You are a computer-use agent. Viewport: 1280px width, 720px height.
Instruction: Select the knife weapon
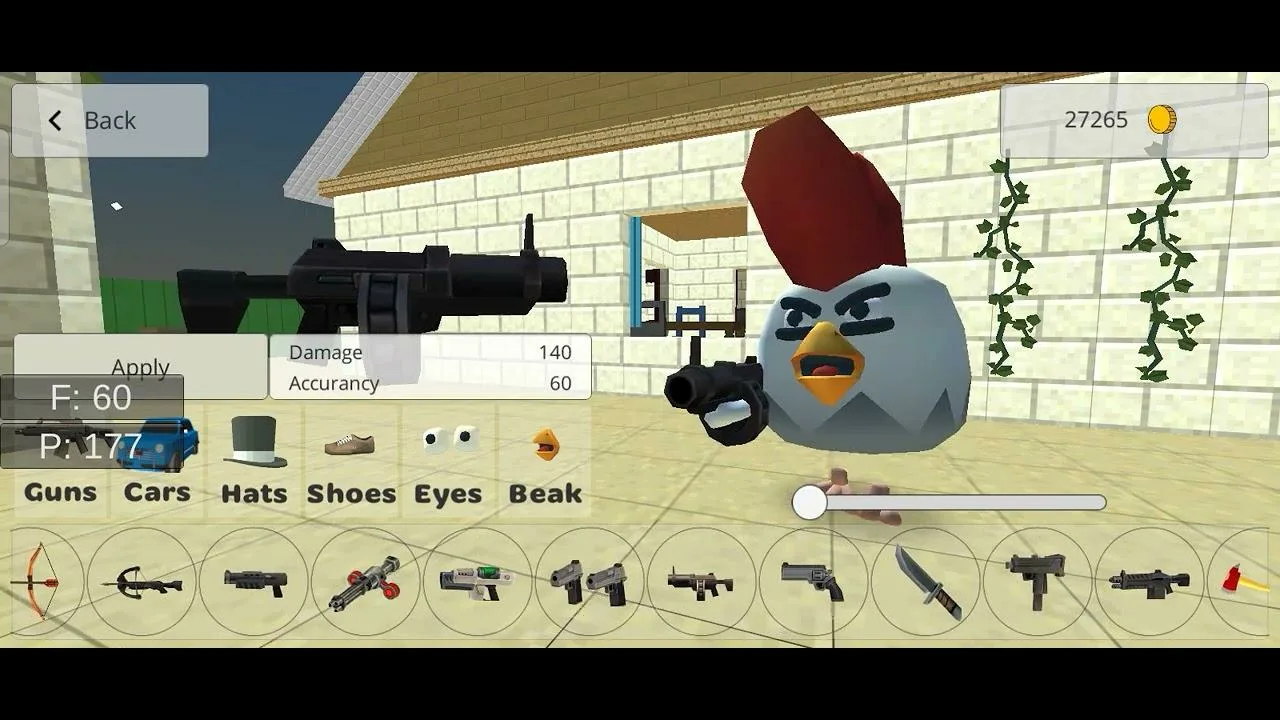[x=927, y=585]
